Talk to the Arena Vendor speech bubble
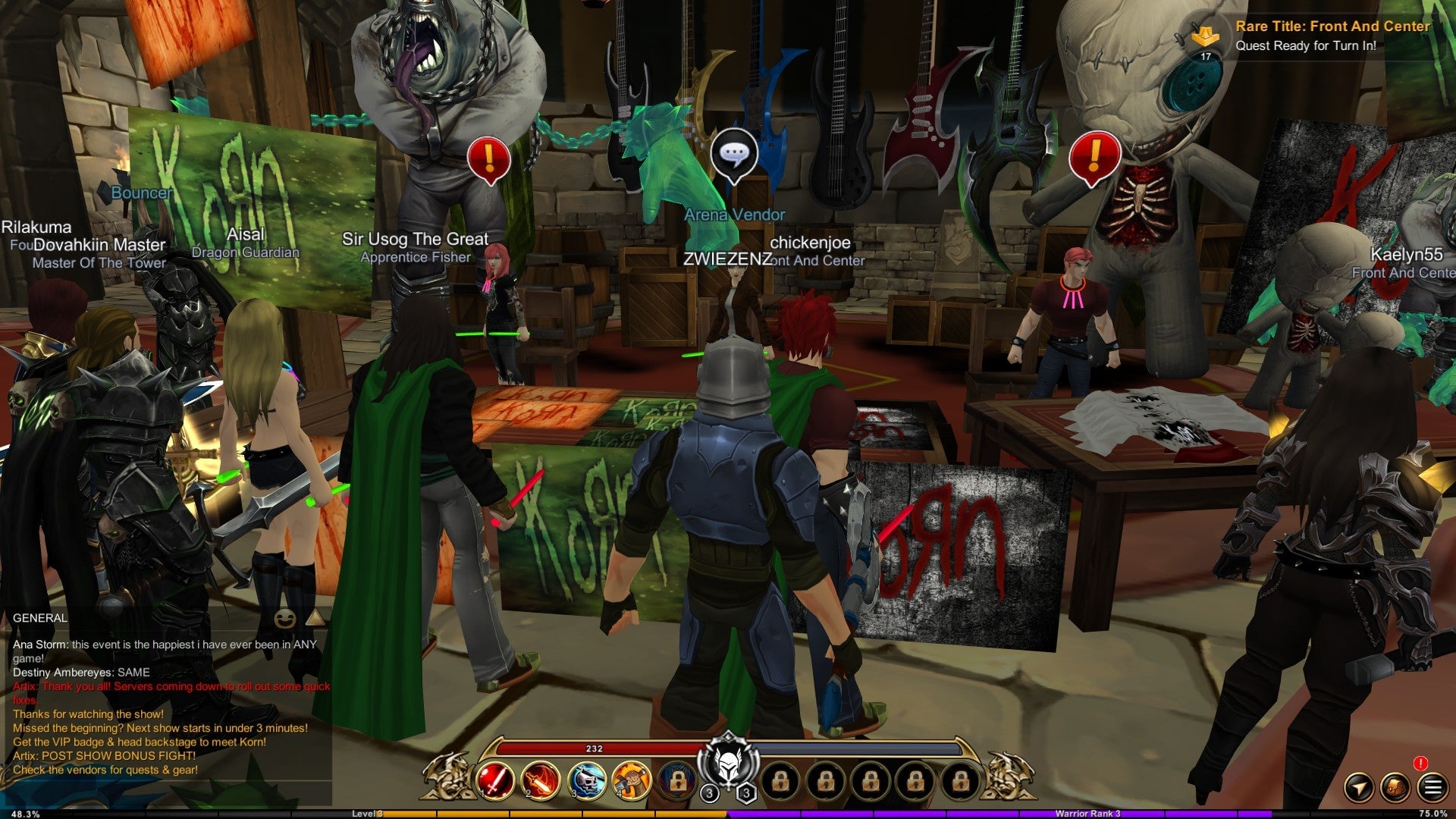The height and width of the screenshot is (819, 1456). coord(733,155)
